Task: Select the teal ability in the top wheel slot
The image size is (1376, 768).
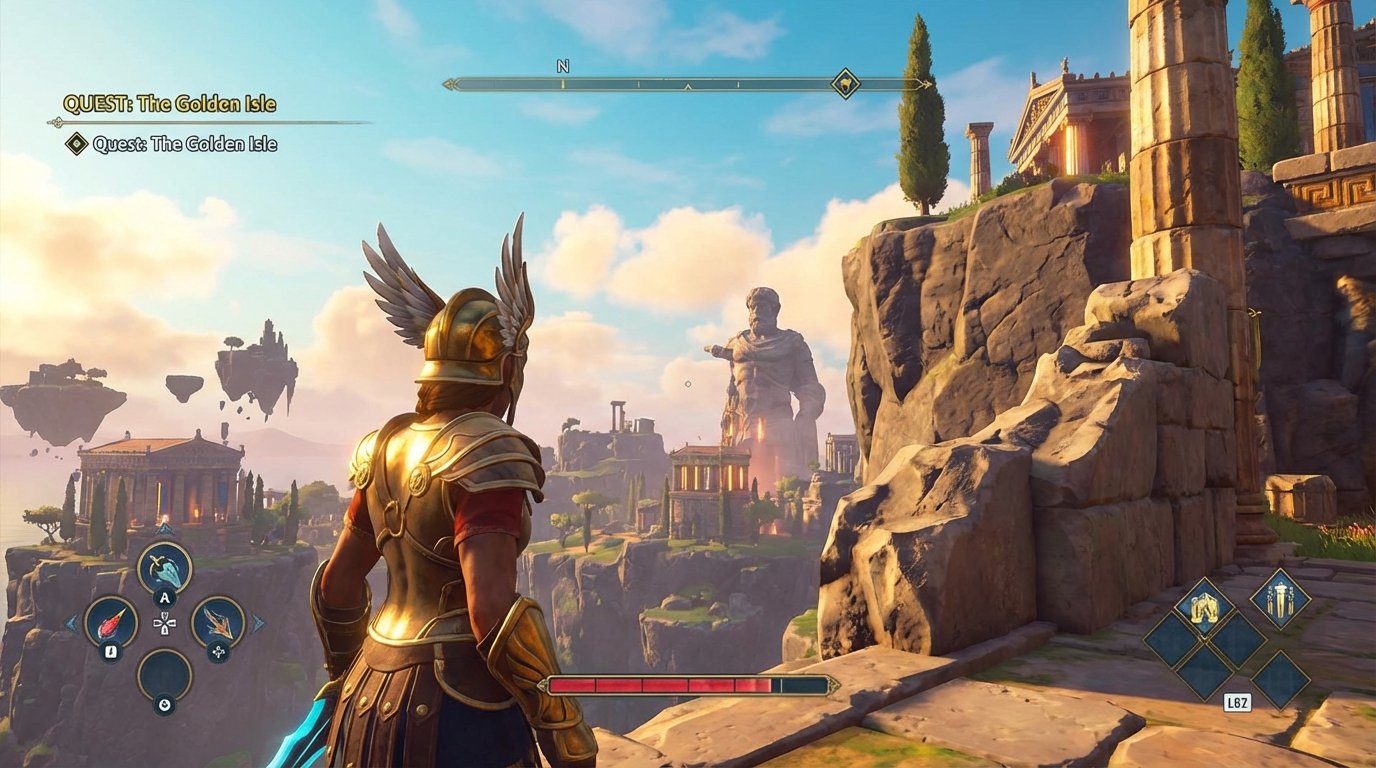Action: tap(164, 568)
